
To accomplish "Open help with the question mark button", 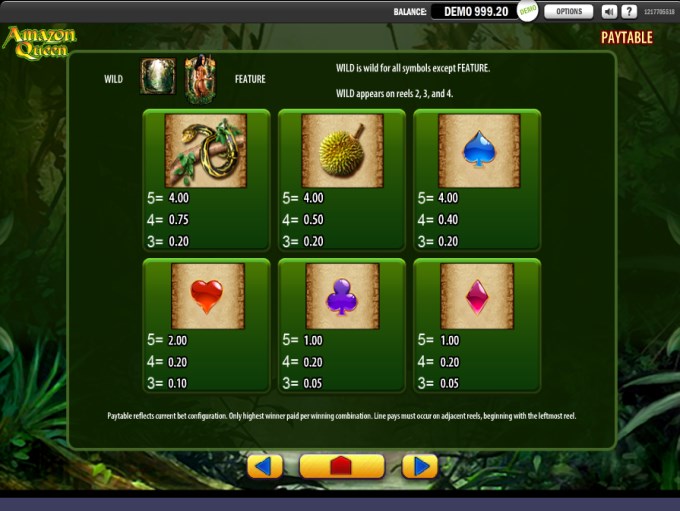I will tap(629, 12).
